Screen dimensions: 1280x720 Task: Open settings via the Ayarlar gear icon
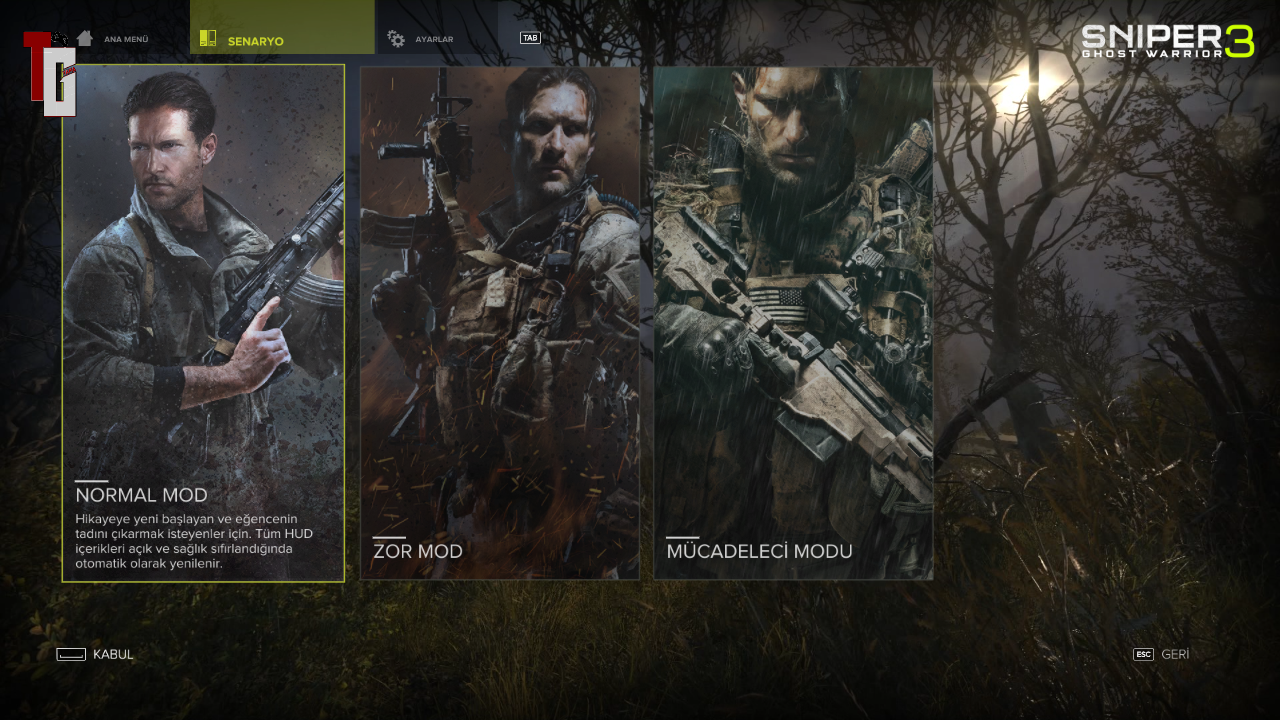pyautogui.click(x=394, y=38)
